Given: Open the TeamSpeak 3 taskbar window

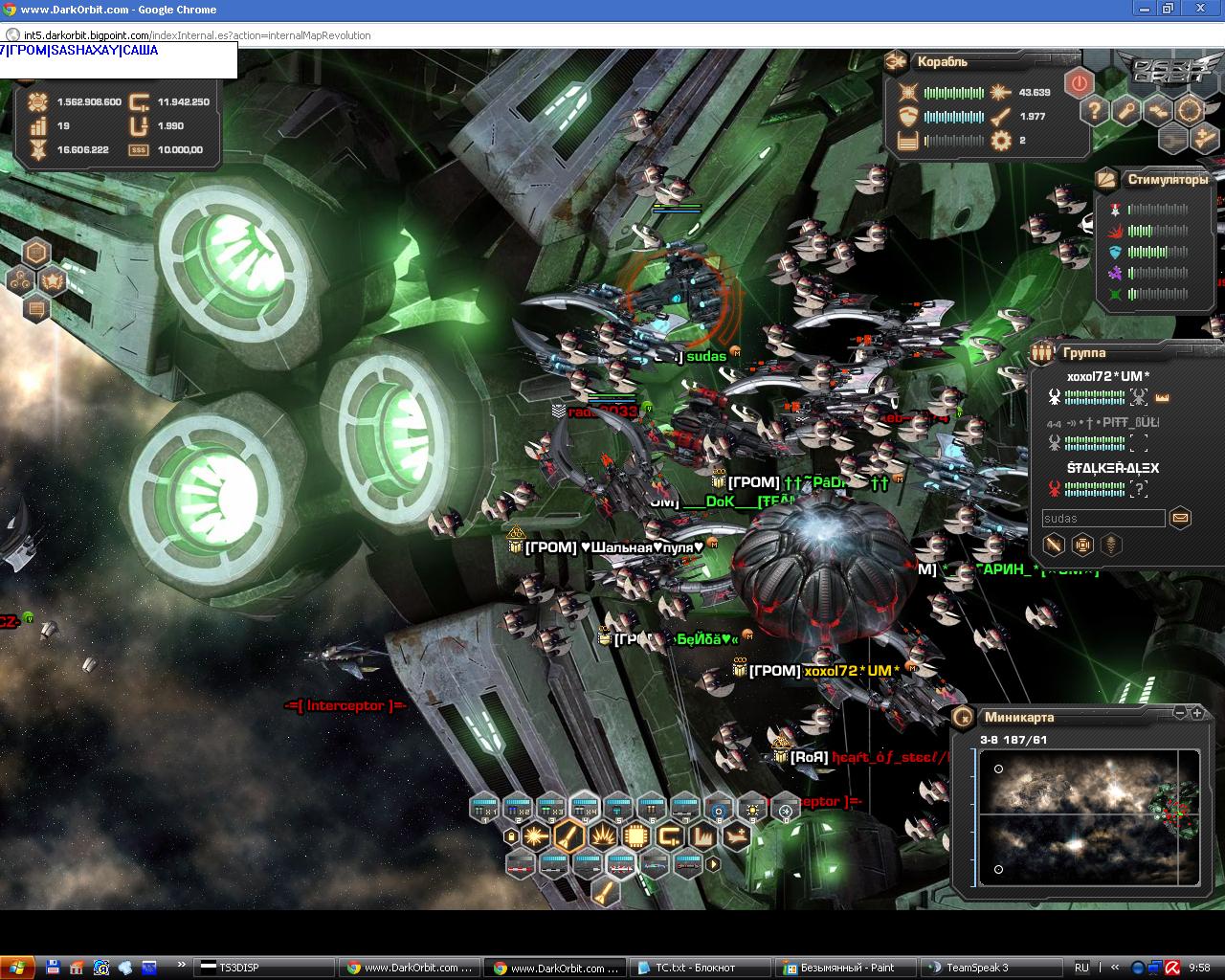Looking at the screenshot, I should coord(975,968).
